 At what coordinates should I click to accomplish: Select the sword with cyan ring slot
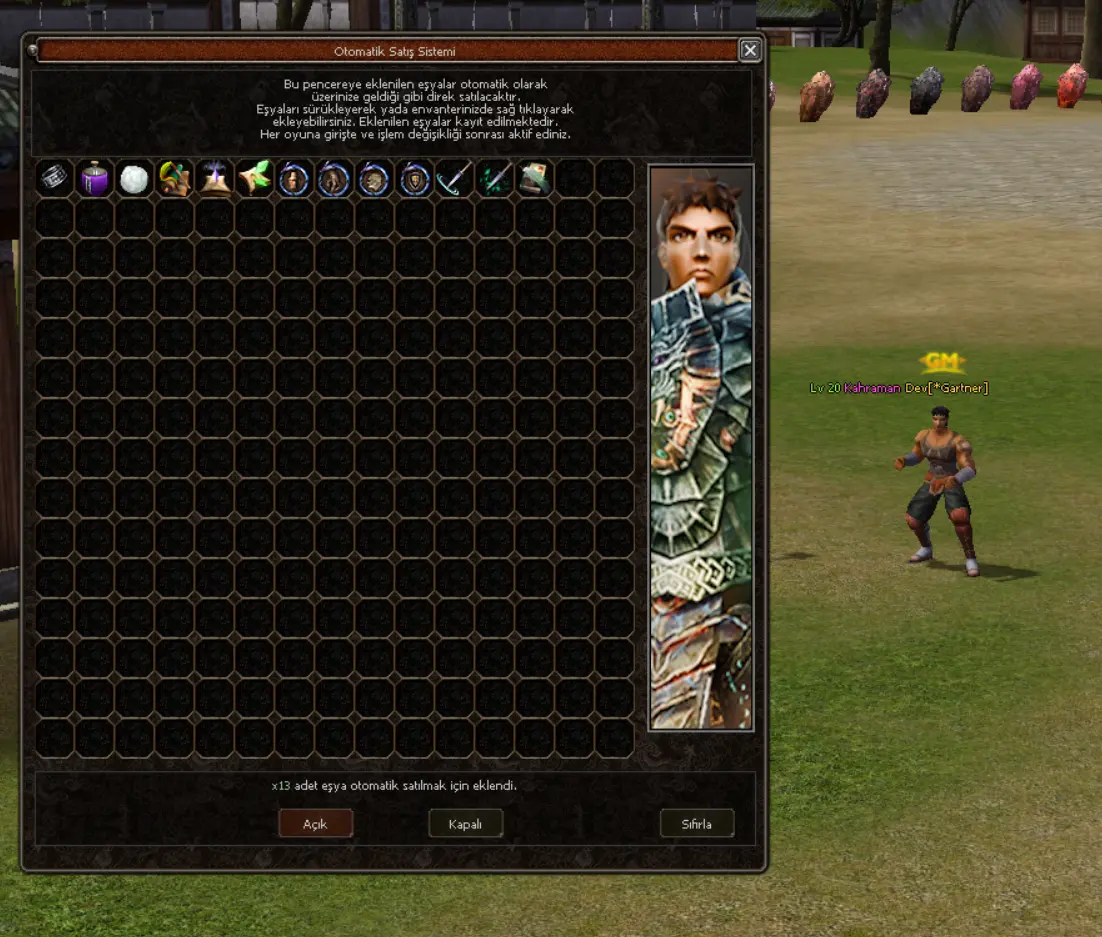click(x=455, y=179)
